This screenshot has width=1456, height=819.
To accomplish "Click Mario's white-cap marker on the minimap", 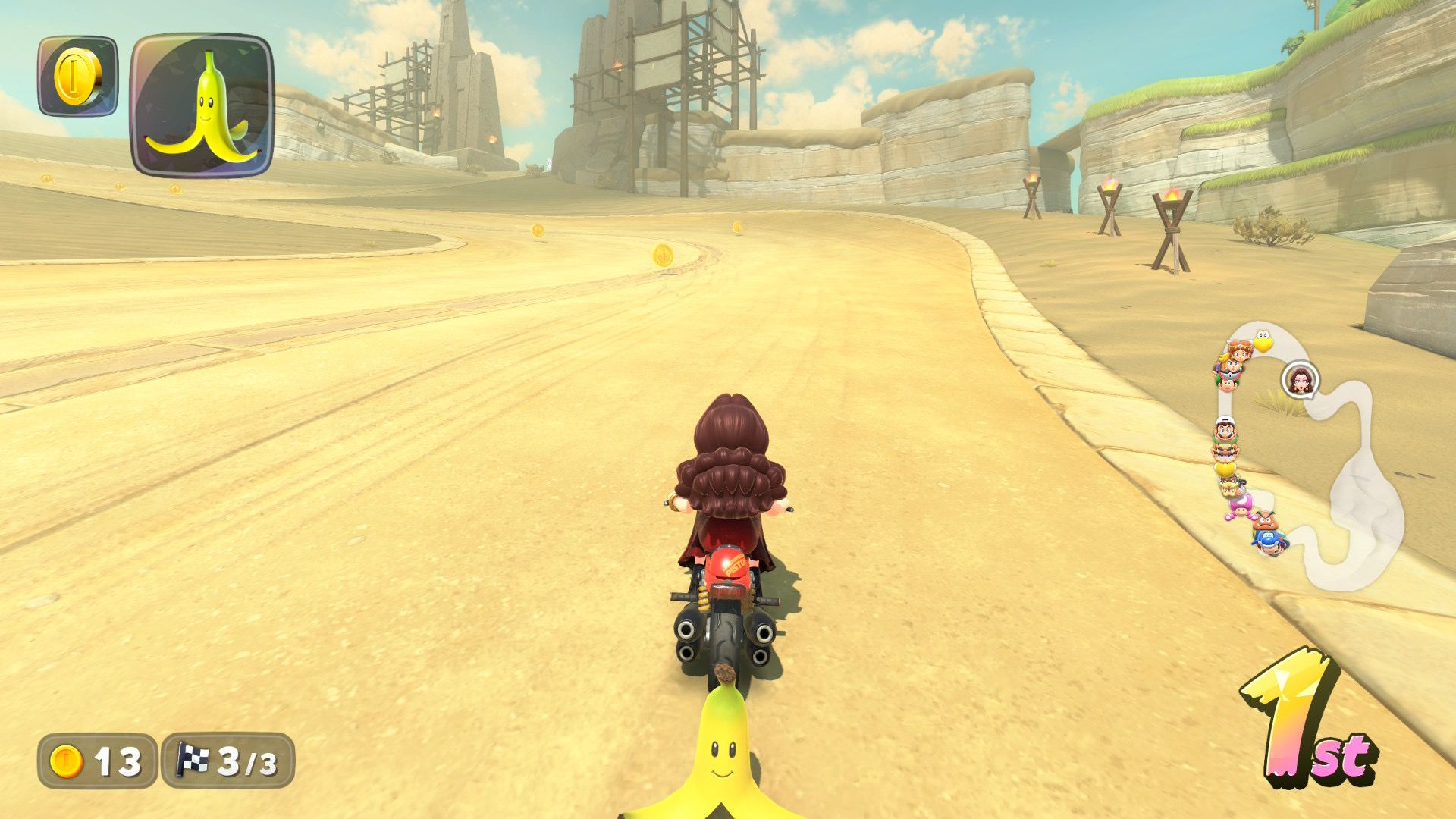I will pos(1224,428).
